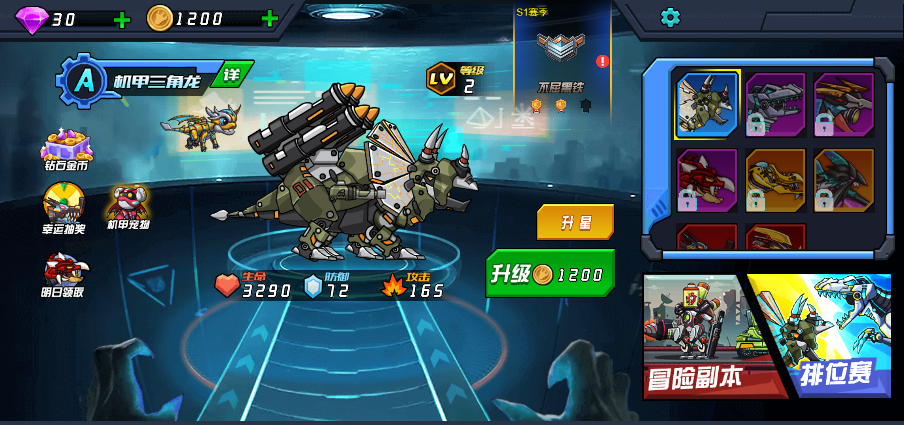The image size is (904, 425).
Task: Open the settings gear icon
Action: pyautogui.click(x=670, y=17)
